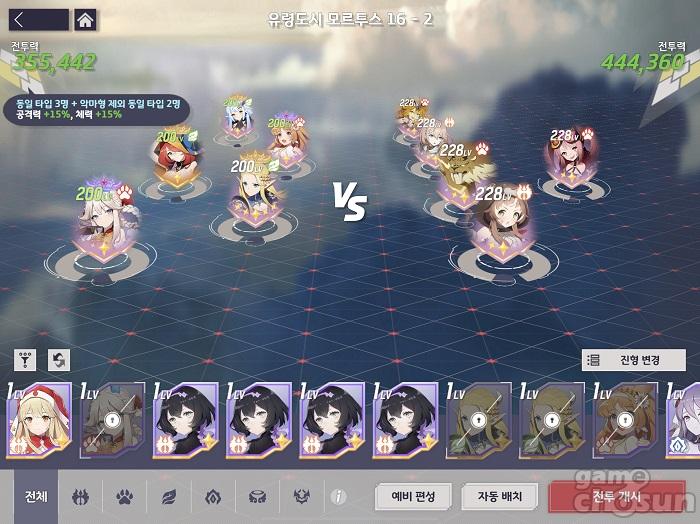Filter units by the paw type icon

click(125, 495)
